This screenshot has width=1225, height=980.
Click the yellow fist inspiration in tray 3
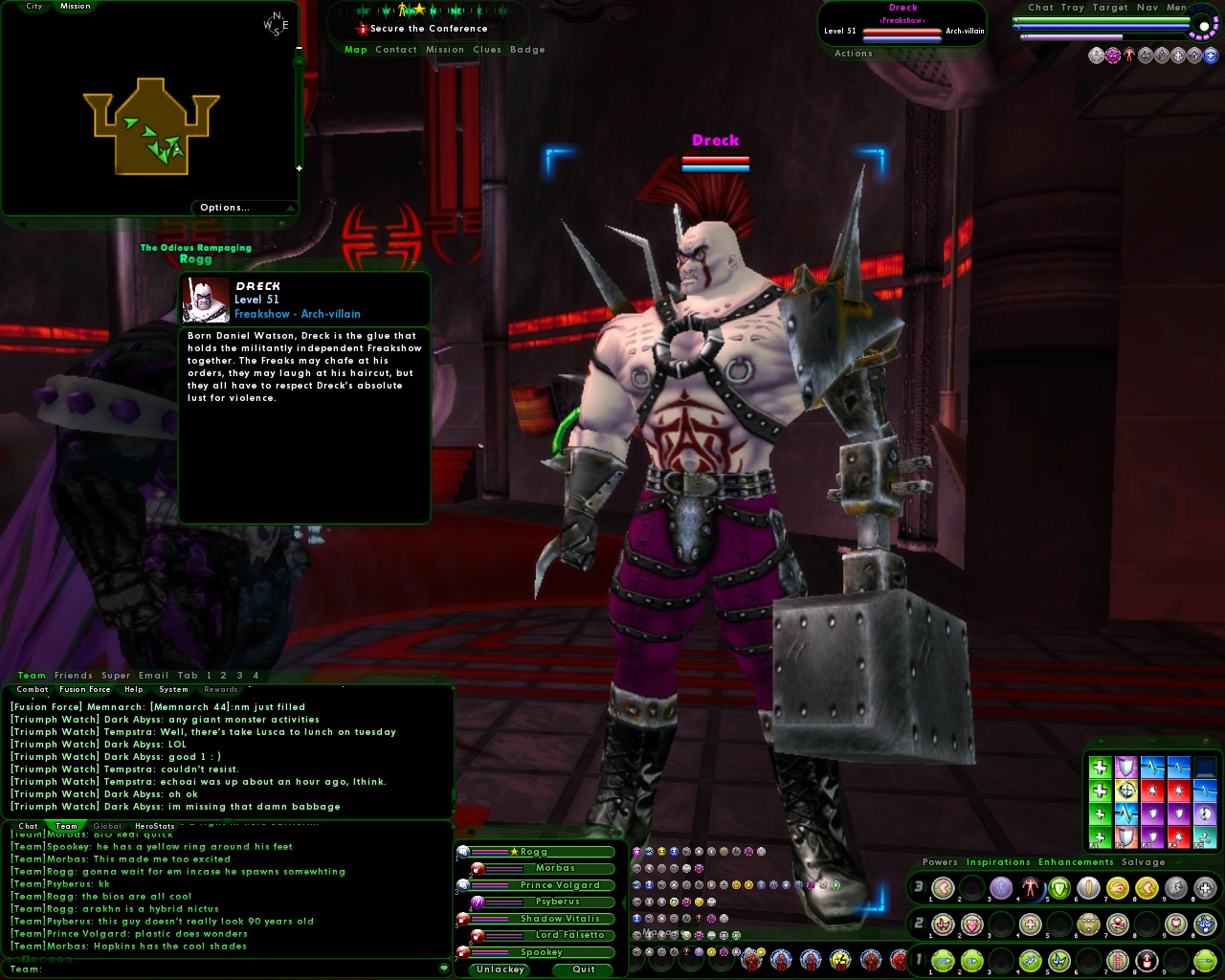pos(1118,888)
